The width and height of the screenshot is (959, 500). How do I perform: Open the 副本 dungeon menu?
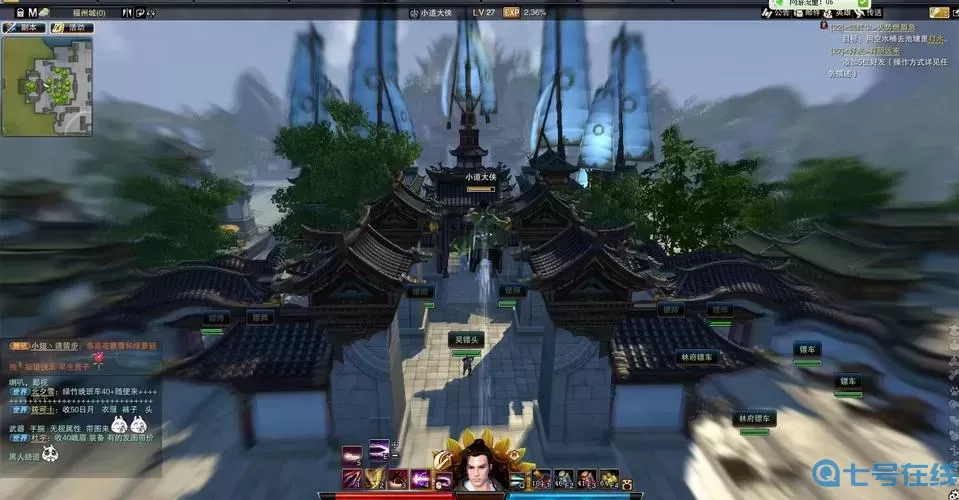24,28
